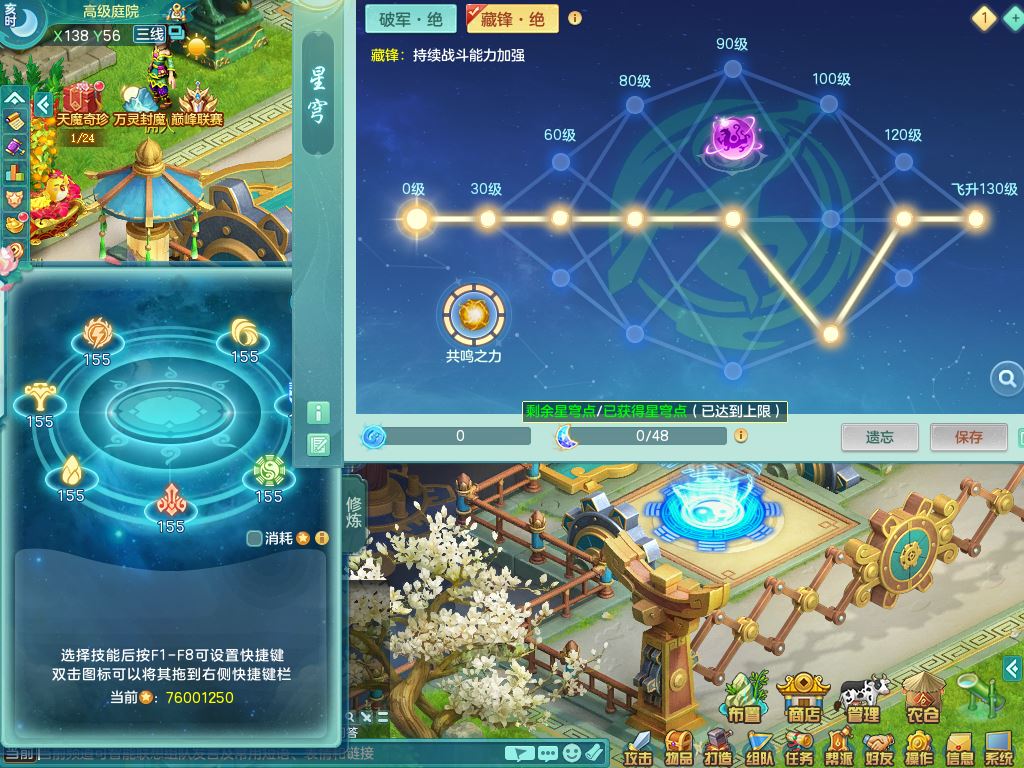Select the 藏锋·绝 tab
This screenshot has height=768, width=1024.
(512, 18)
